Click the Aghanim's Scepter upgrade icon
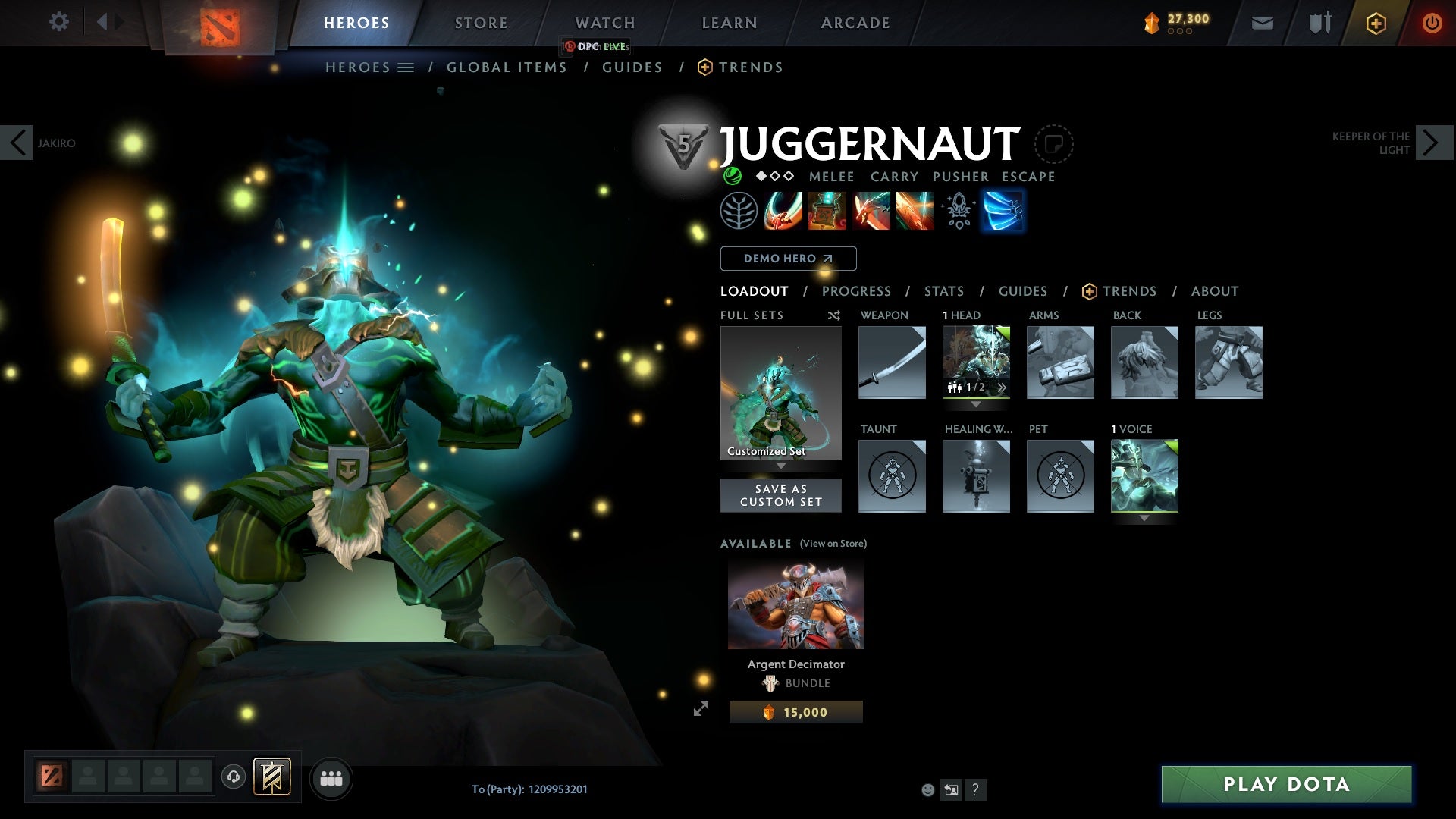Viewport: 1456px width, 819px height. click(959, 211)
